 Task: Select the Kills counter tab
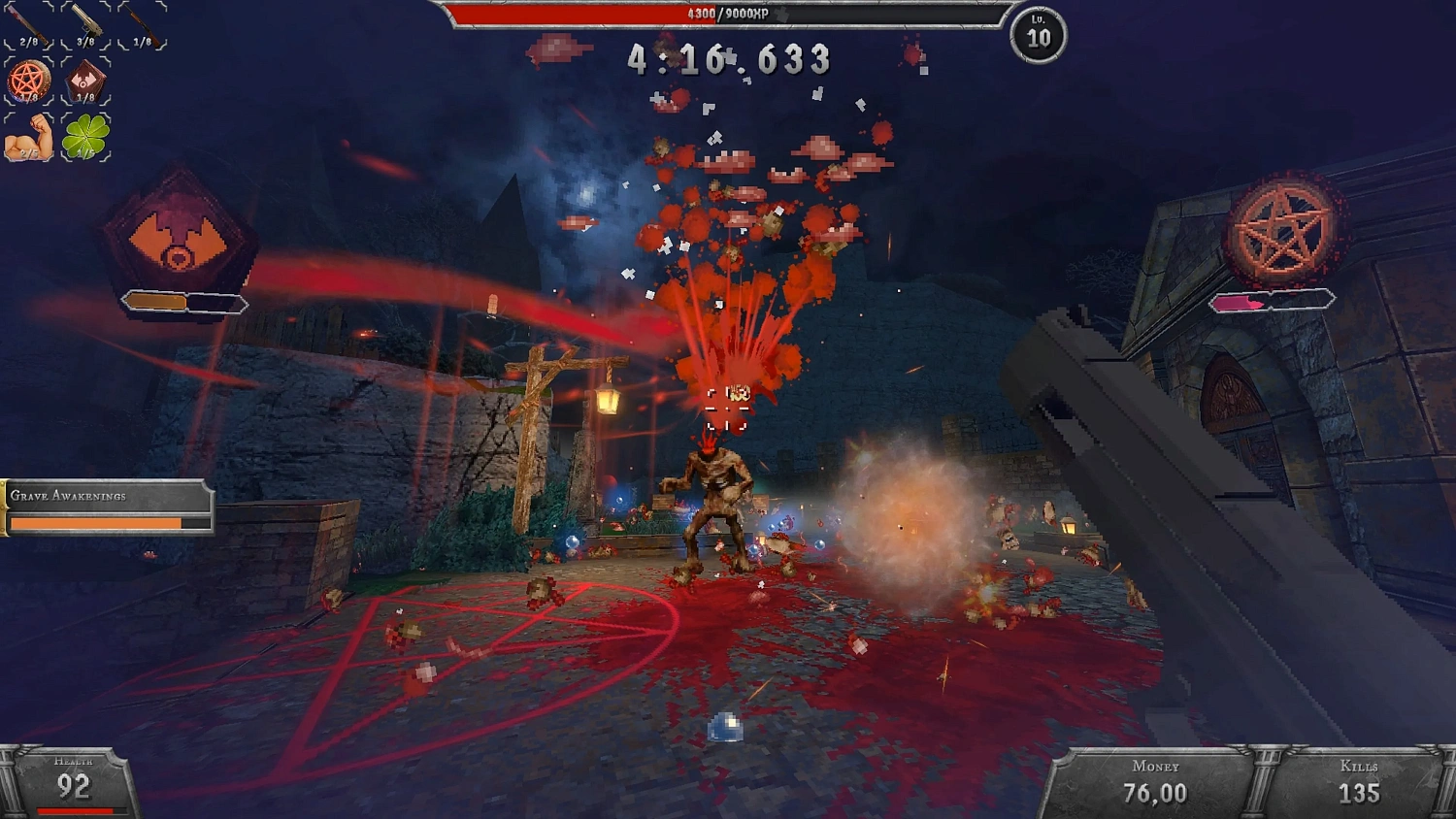click(x=1359, y=767)
